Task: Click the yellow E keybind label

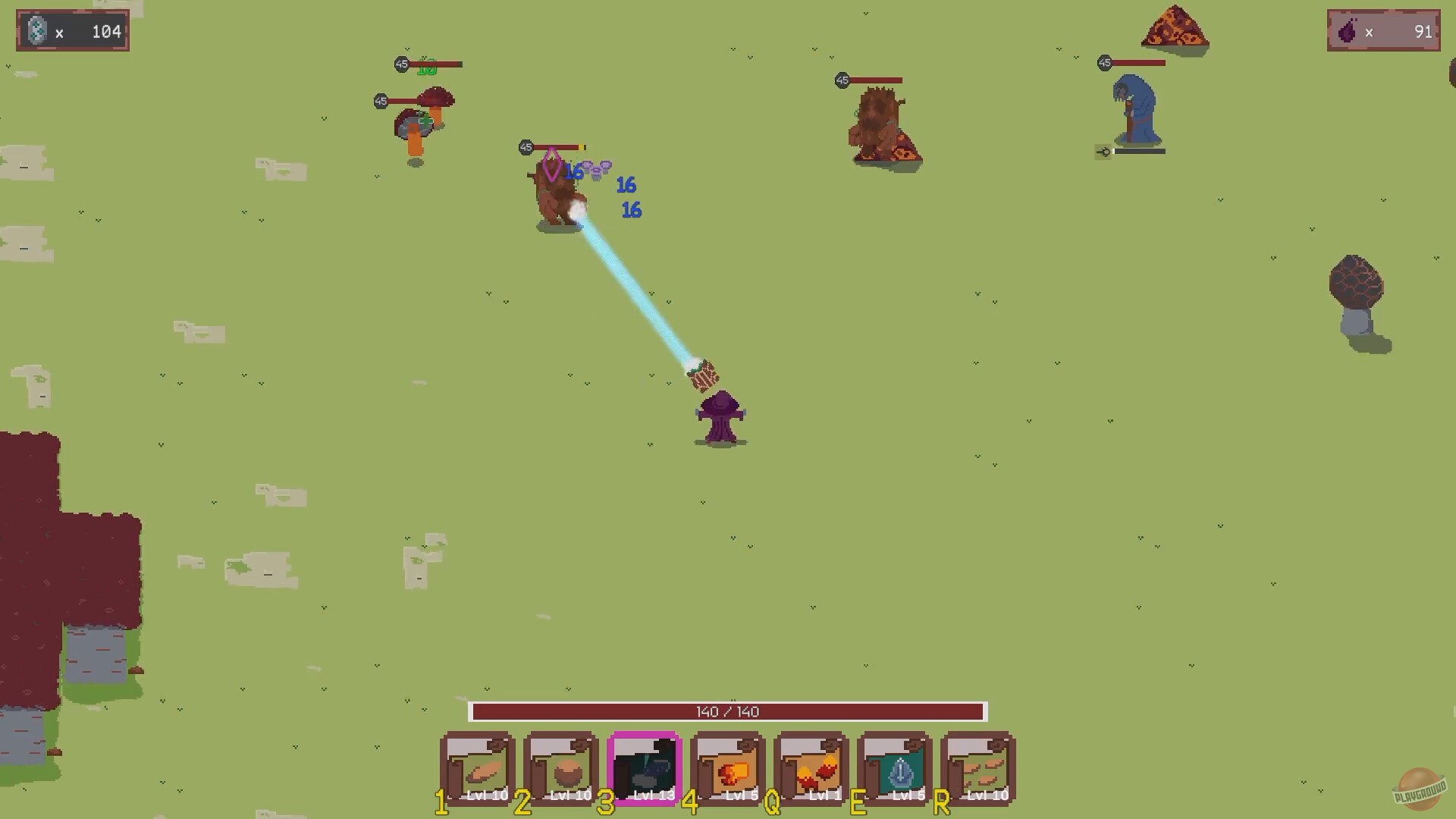Action: (x=858, y=802)
